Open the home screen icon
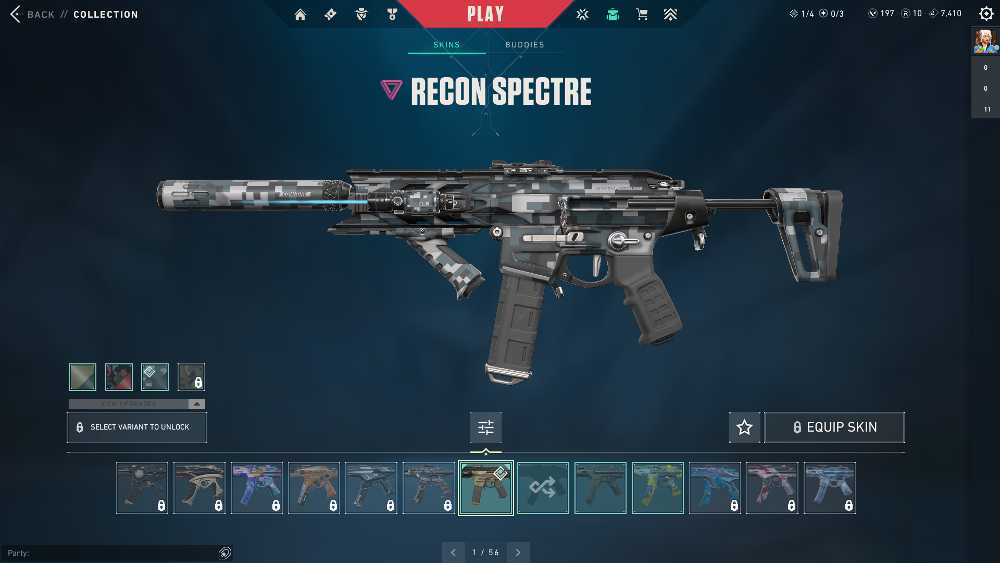The height and width of the screenshot is (563, 1000). (x=300, y=15)
